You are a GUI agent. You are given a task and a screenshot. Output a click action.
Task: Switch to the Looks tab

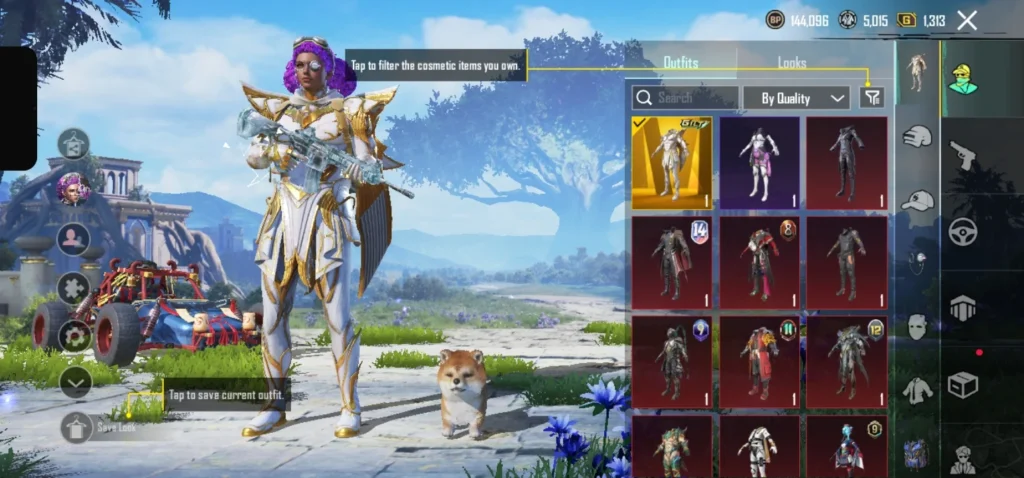[792, 63]
